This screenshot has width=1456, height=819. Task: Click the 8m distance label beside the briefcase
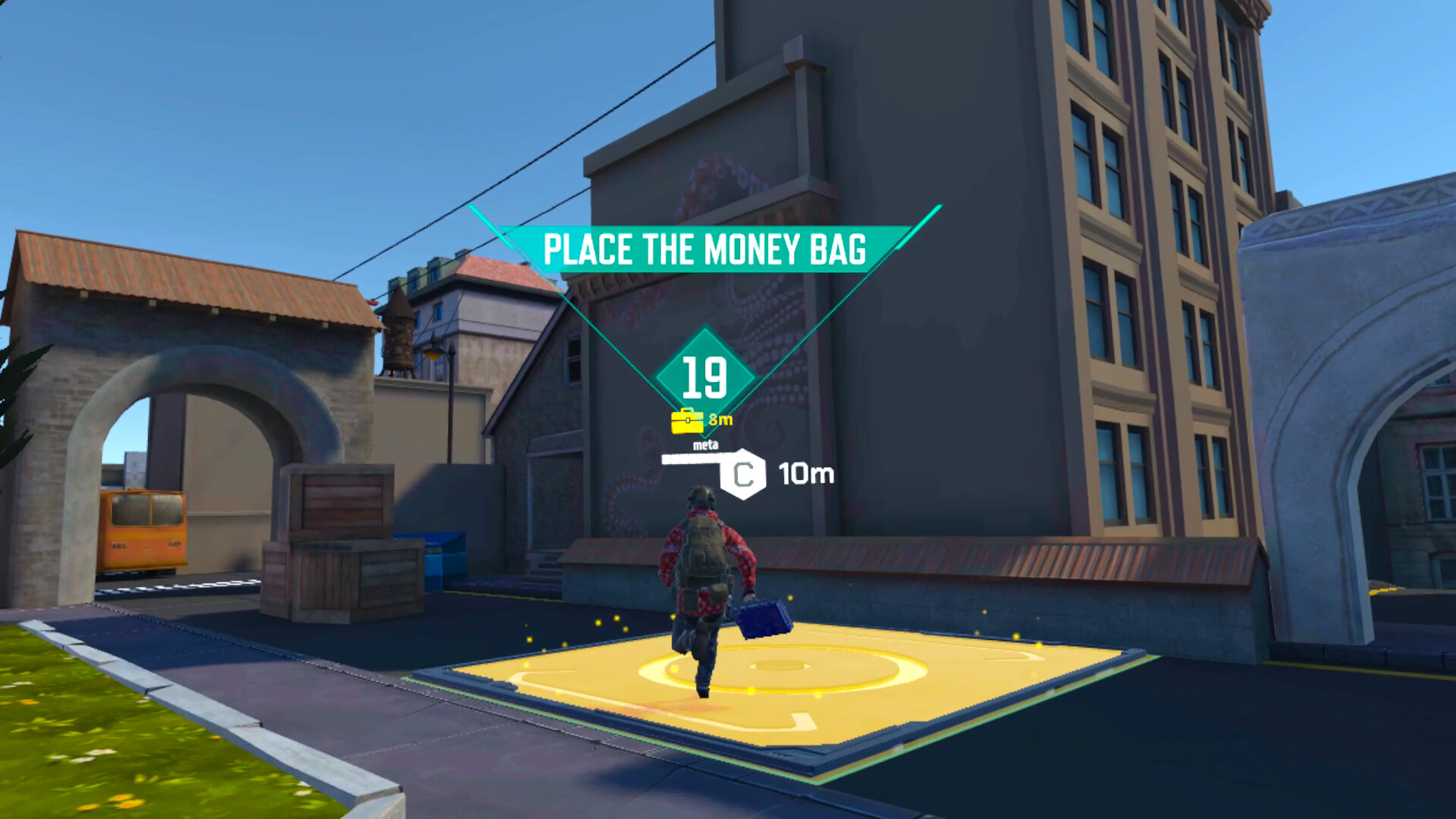tap(720, 420)
